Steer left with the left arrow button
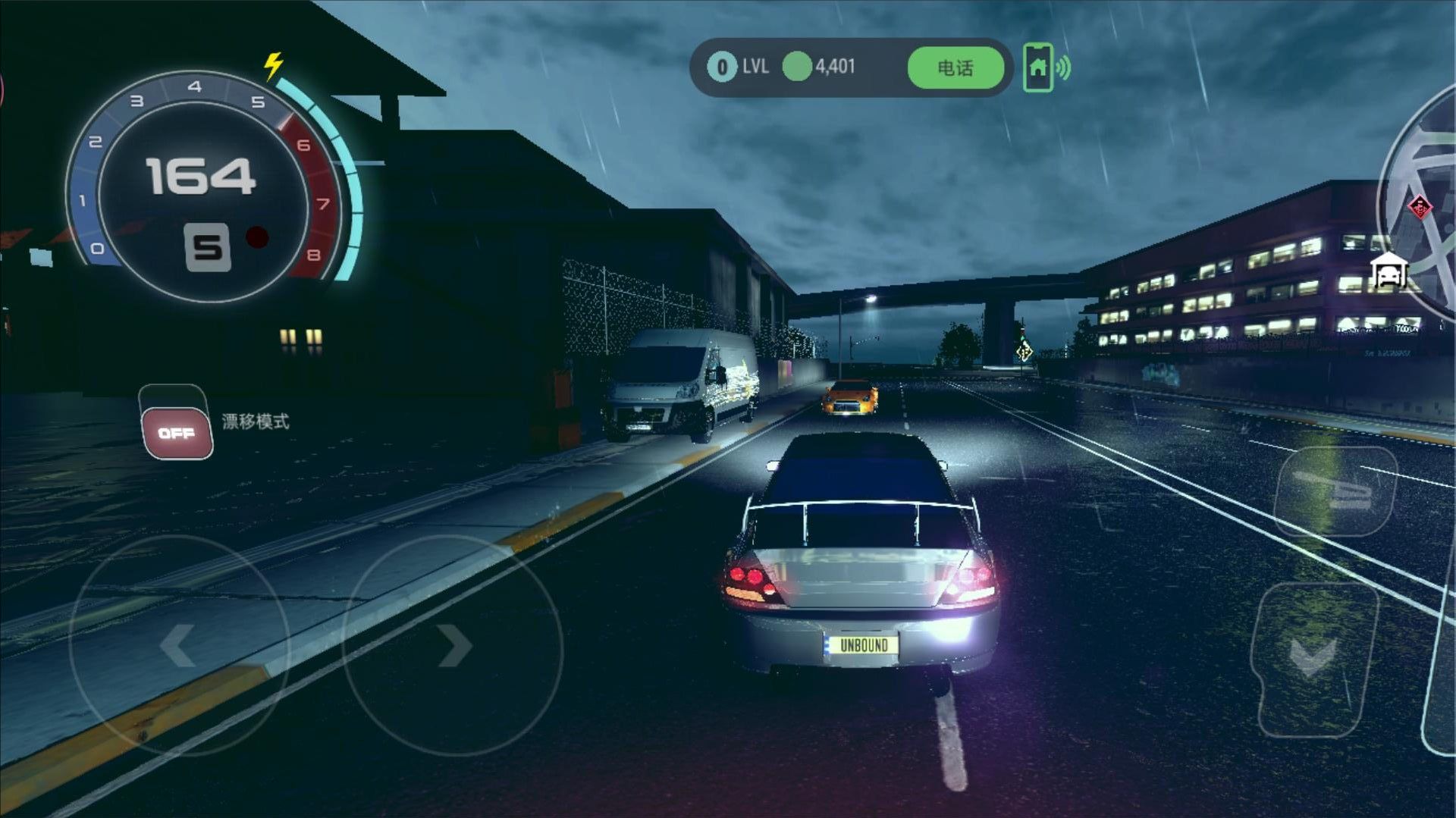Image resolution: width=1456 pixels, height=818 pixels. [x=179, y=645]
